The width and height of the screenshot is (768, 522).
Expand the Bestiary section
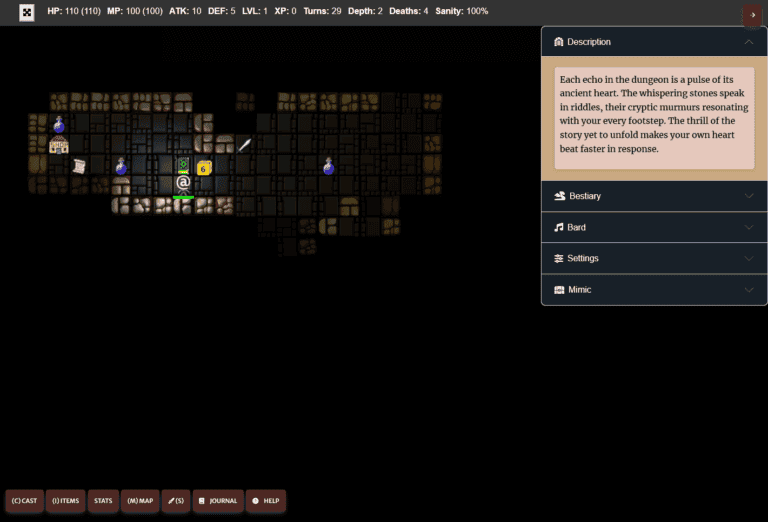click(654, 196)
